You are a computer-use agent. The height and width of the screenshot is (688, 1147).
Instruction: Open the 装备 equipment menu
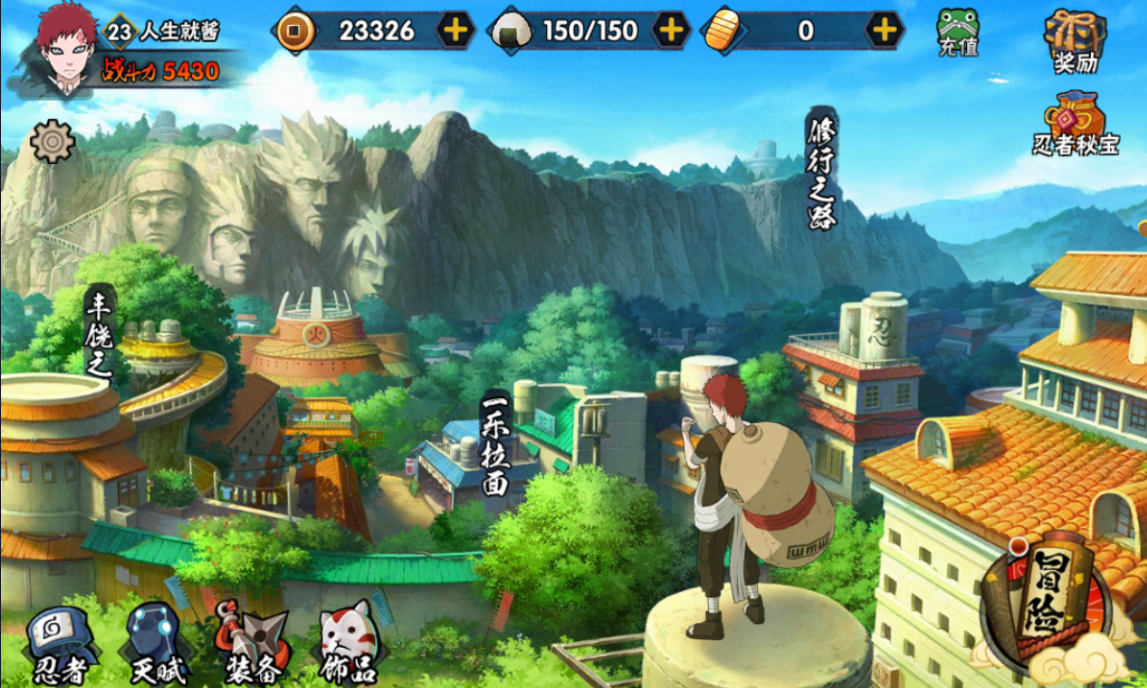[250, 645]
